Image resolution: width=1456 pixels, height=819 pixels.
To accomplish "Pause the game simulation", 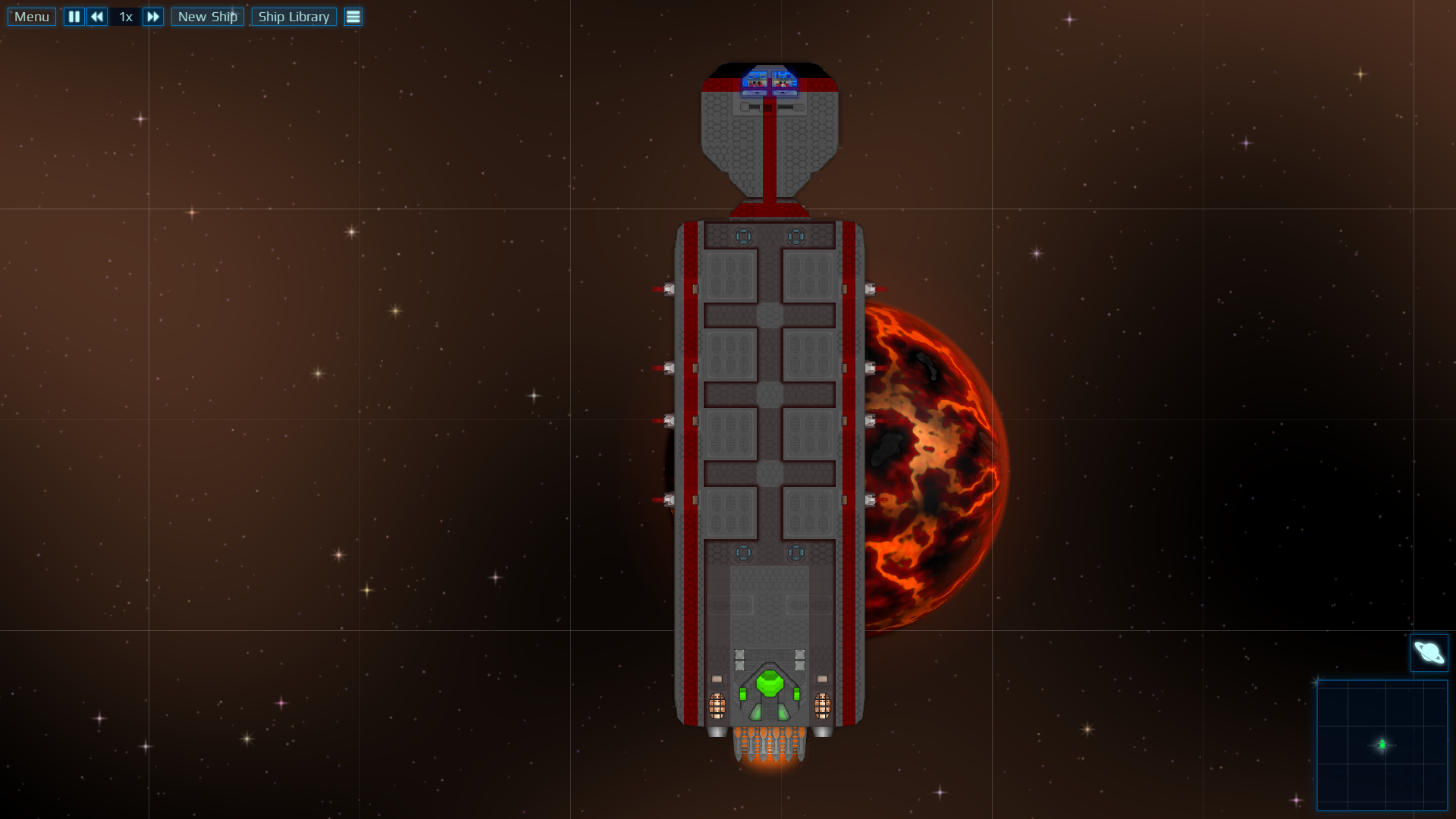I will (x=74, y=17).
